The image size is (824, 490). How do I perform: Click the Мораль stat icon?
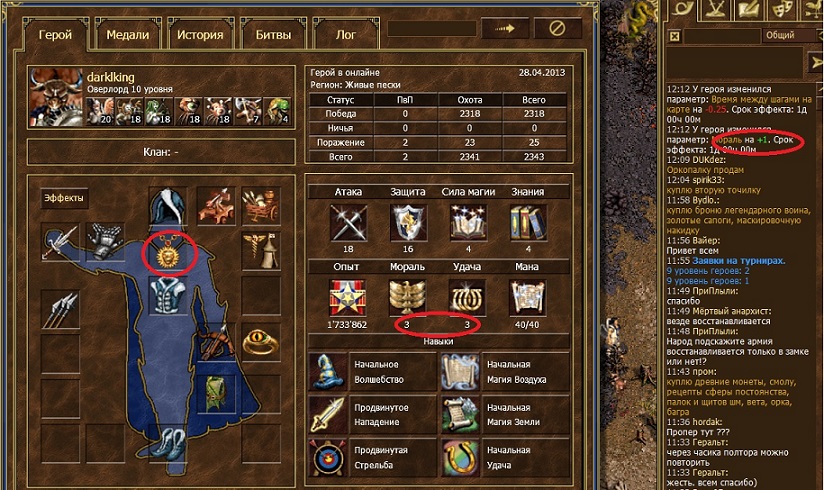pos(406,296)
